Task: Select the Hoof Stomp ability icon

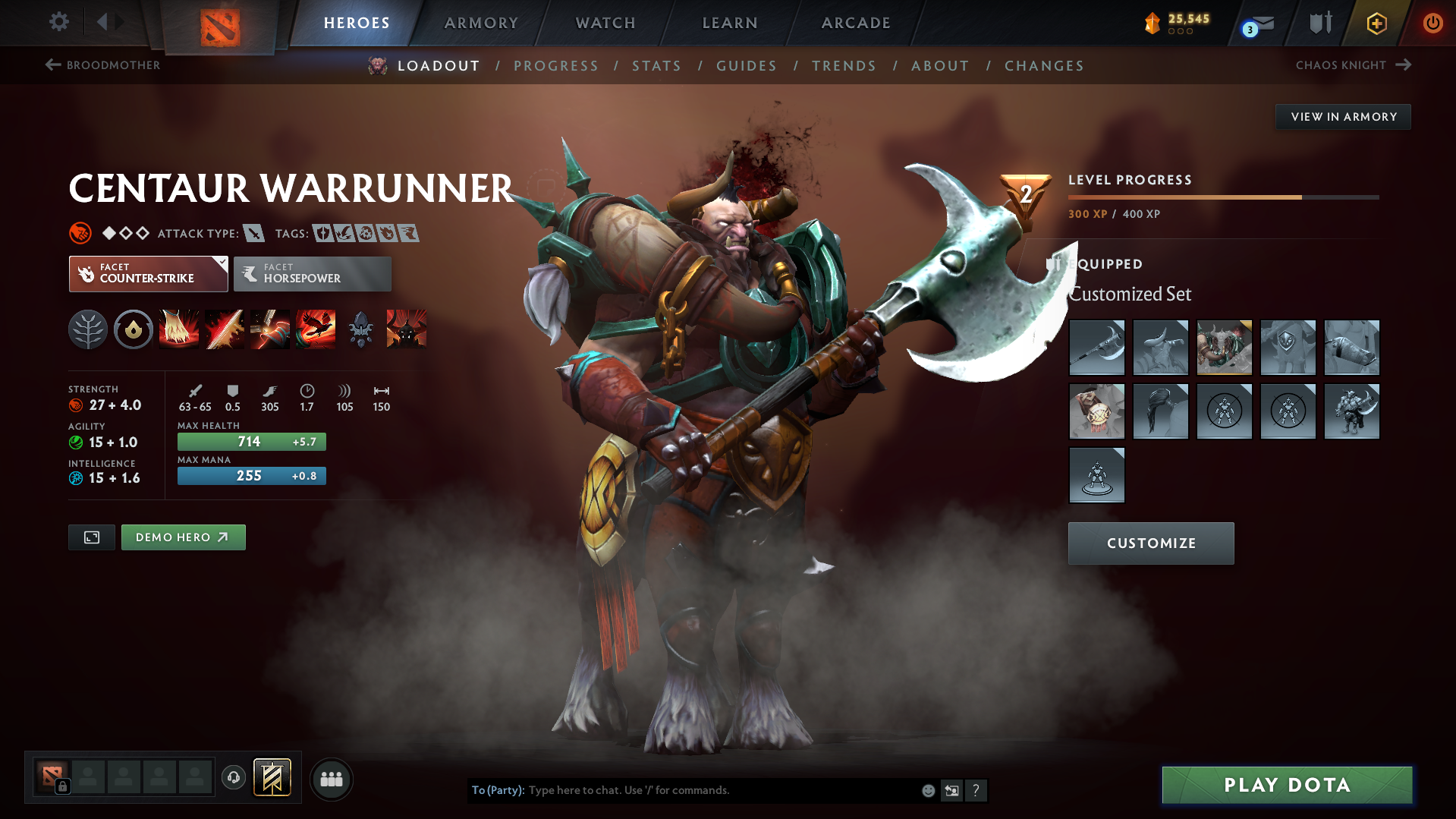Action: (179, 329)
